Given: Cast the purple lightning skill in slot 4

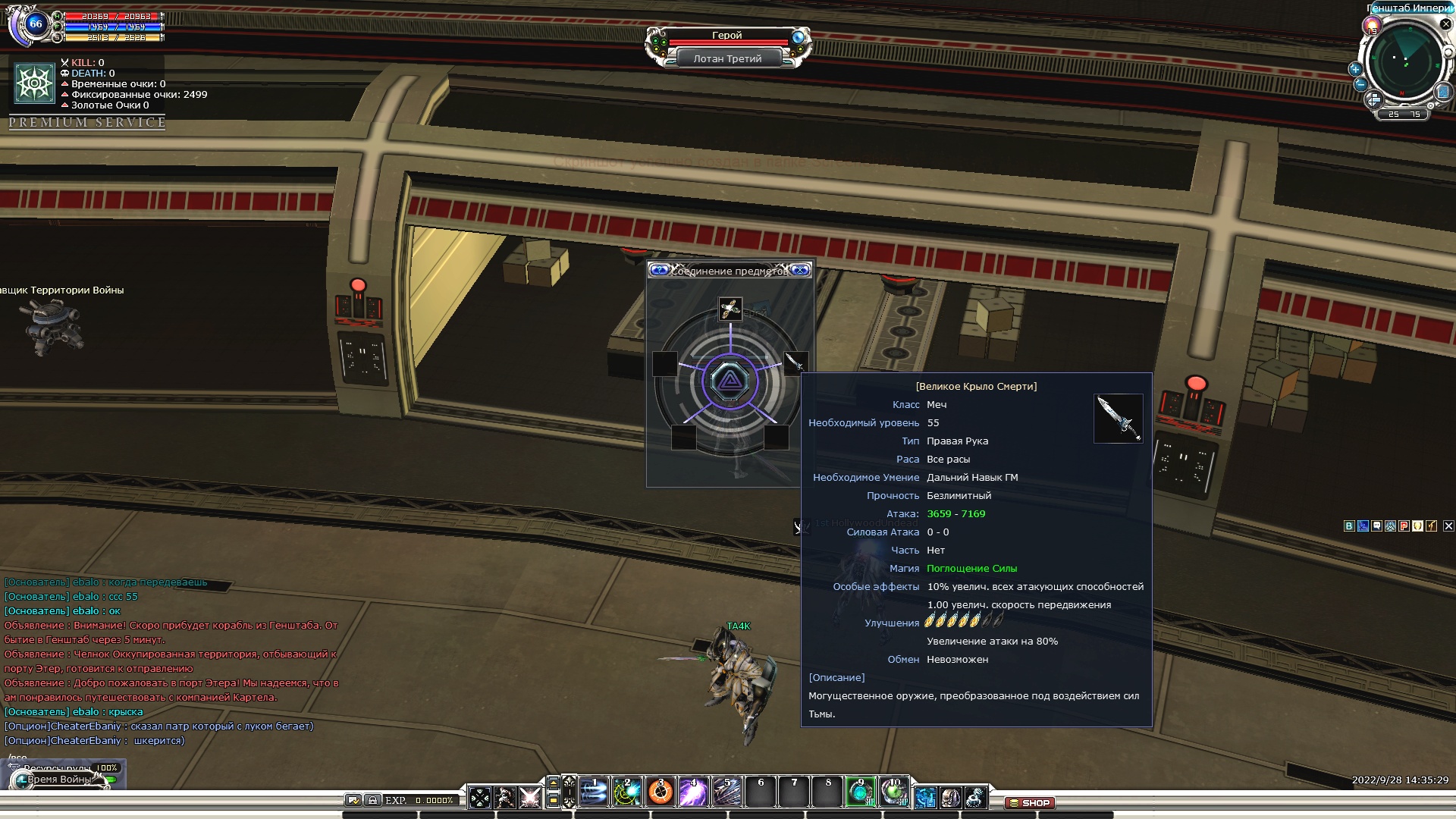Looking at the screenshot, I should (x=694, y=792).
